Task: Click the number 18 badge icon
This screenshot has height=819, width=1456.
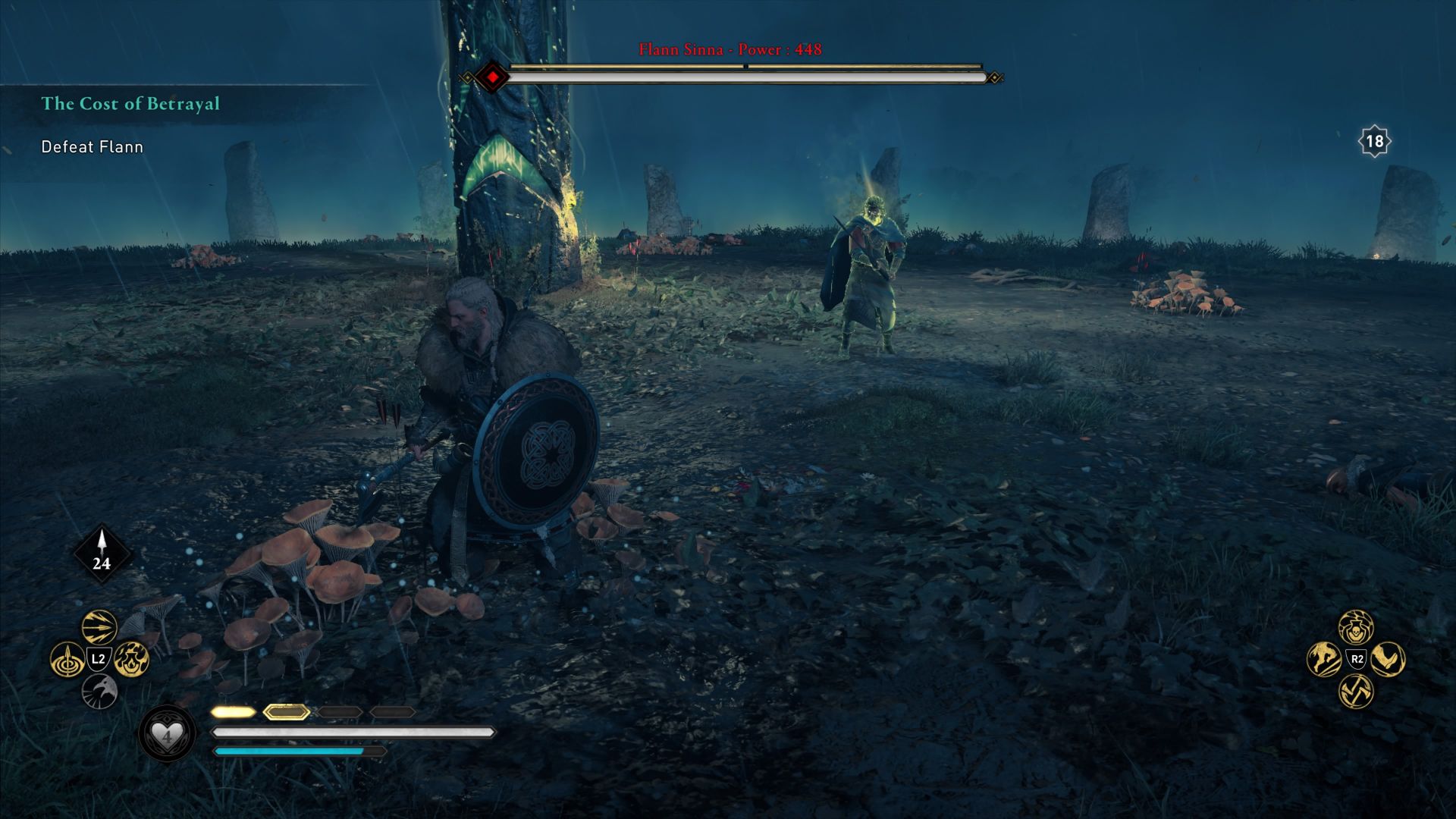Action: [x=1374, y=141]
